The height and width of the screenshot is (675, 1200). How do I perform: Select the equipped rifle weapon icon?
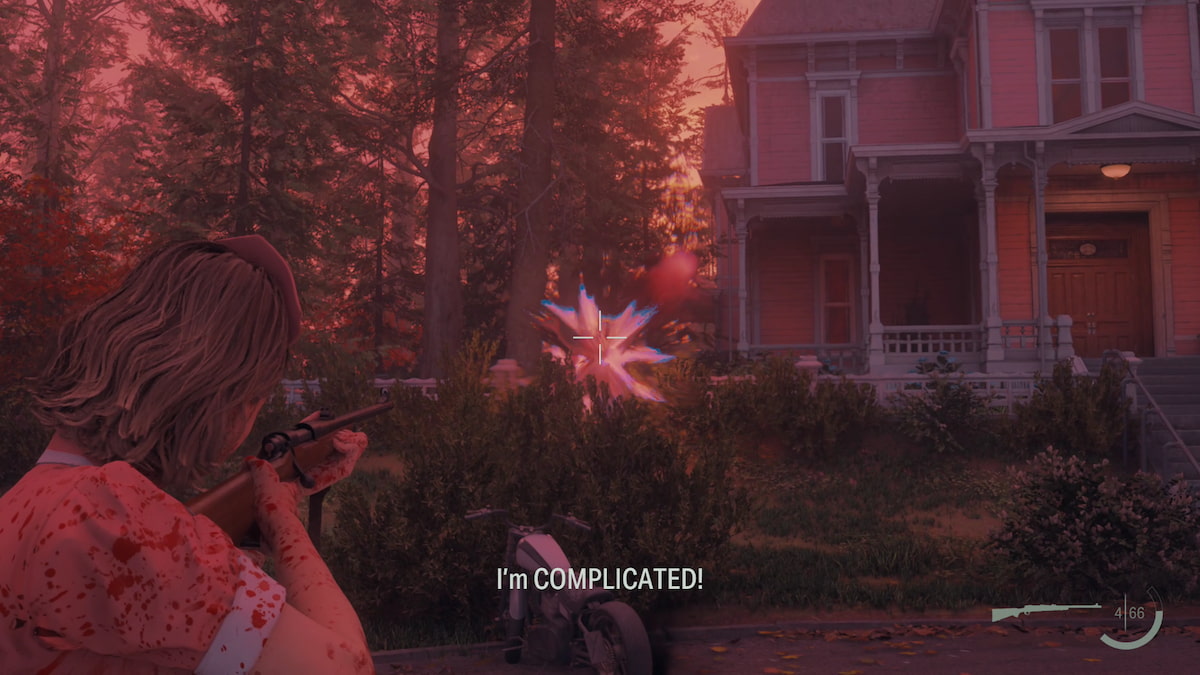pos(1043,610)
